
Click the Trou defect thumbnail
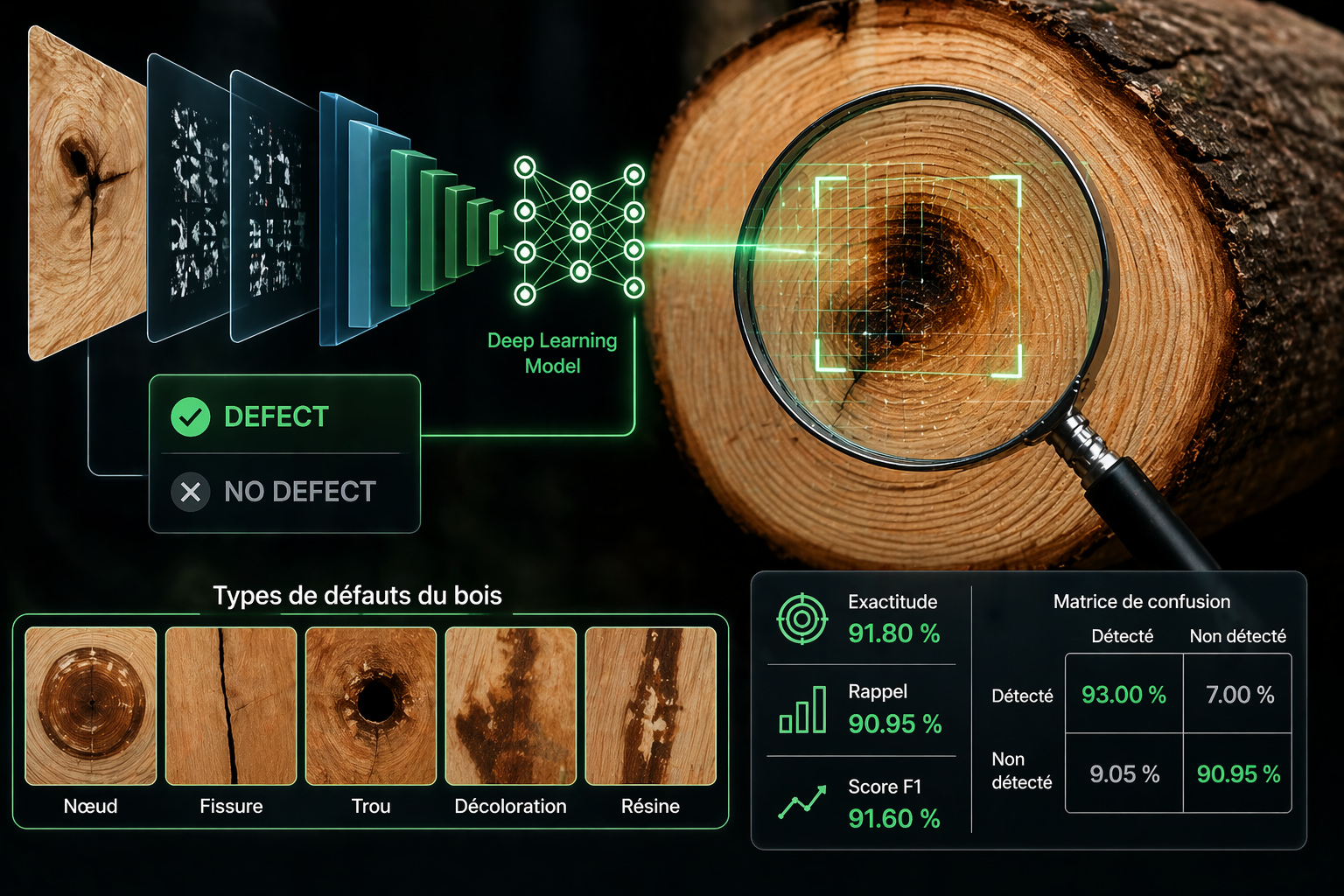click(371, 705)
